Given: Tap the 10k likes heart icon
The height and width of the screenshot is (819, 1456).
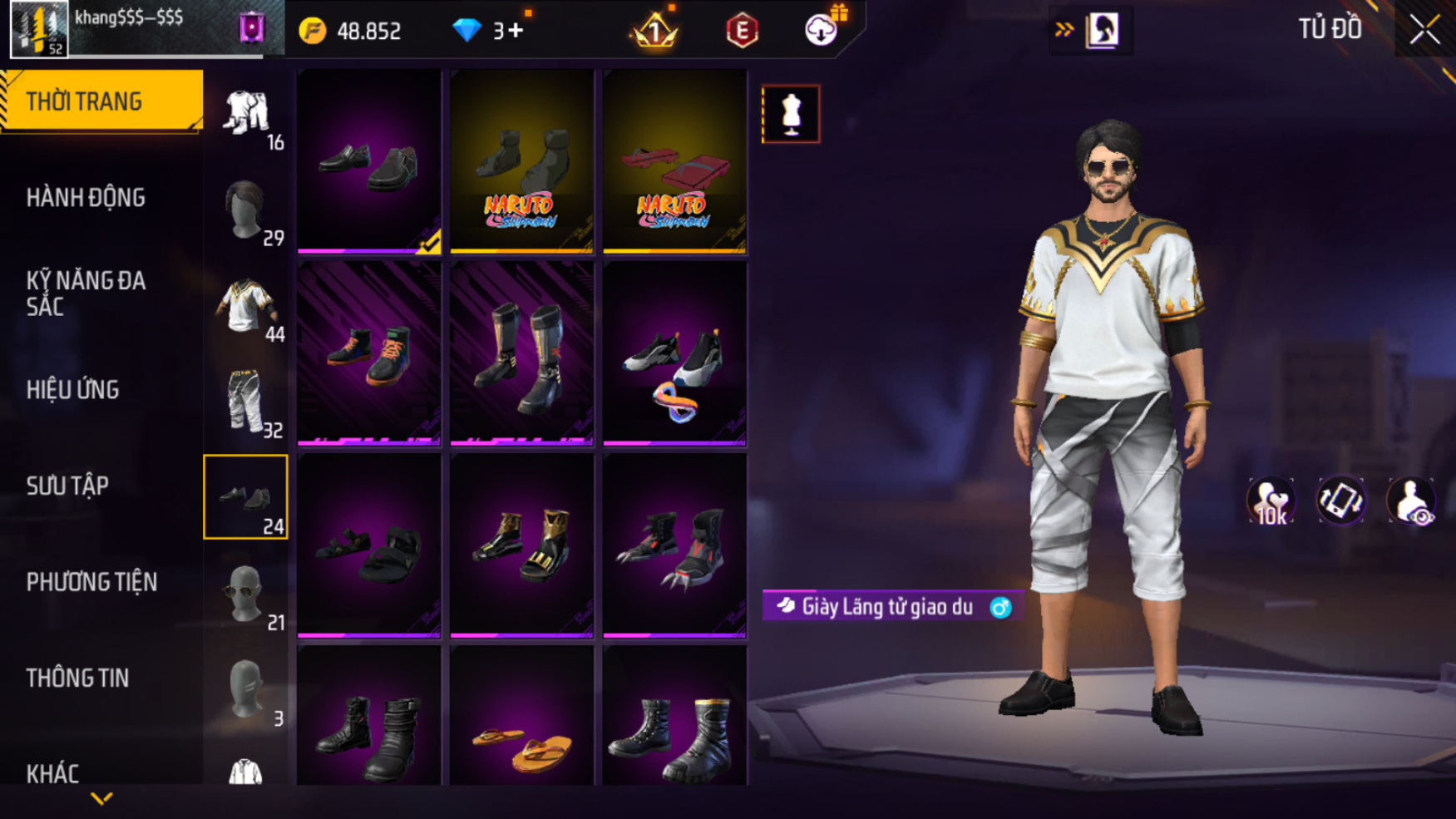Looking at the screenshot, I should pos(1270,502).
